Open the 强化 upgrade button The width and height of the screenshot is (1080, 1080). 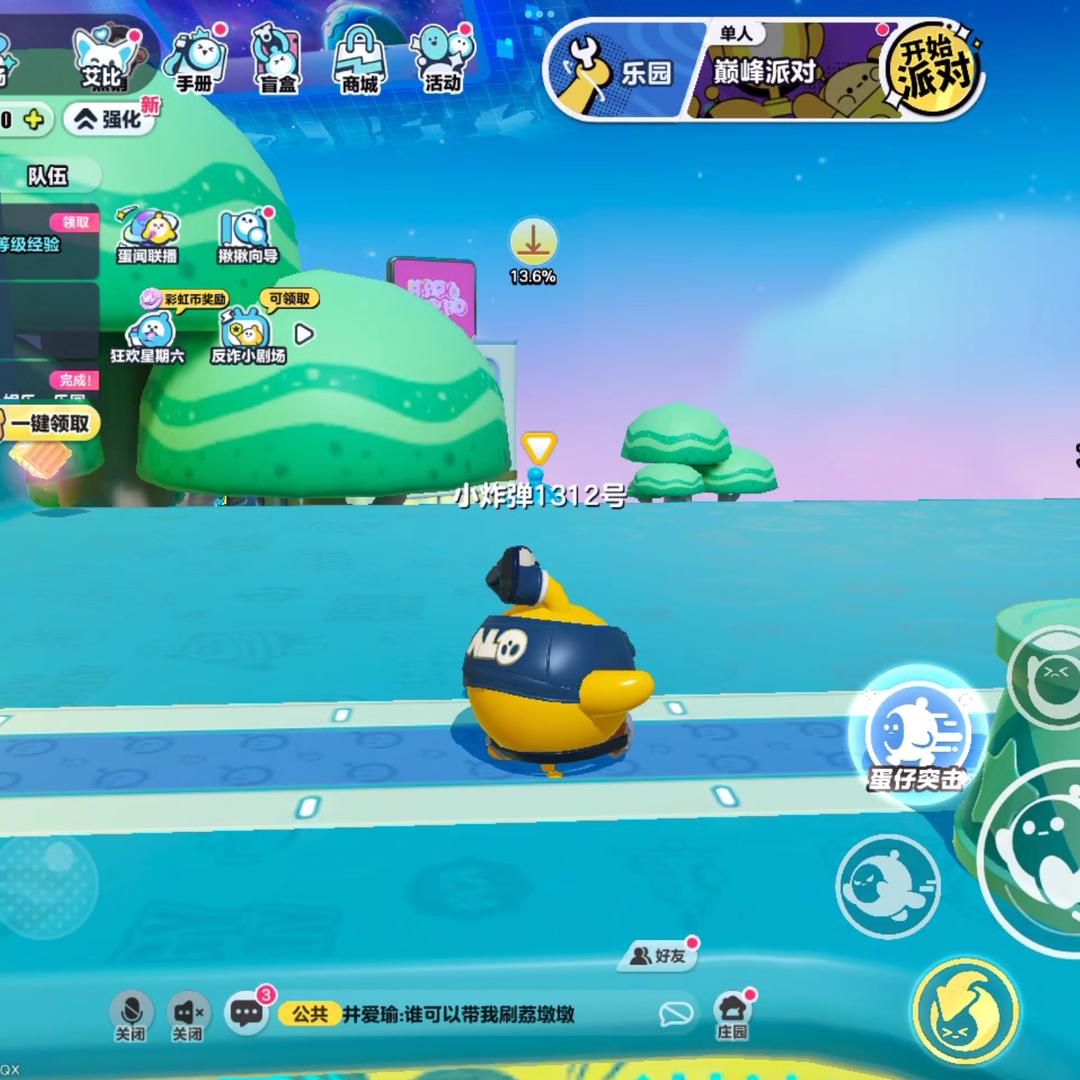pyautogui.click(x=112, y=120)
